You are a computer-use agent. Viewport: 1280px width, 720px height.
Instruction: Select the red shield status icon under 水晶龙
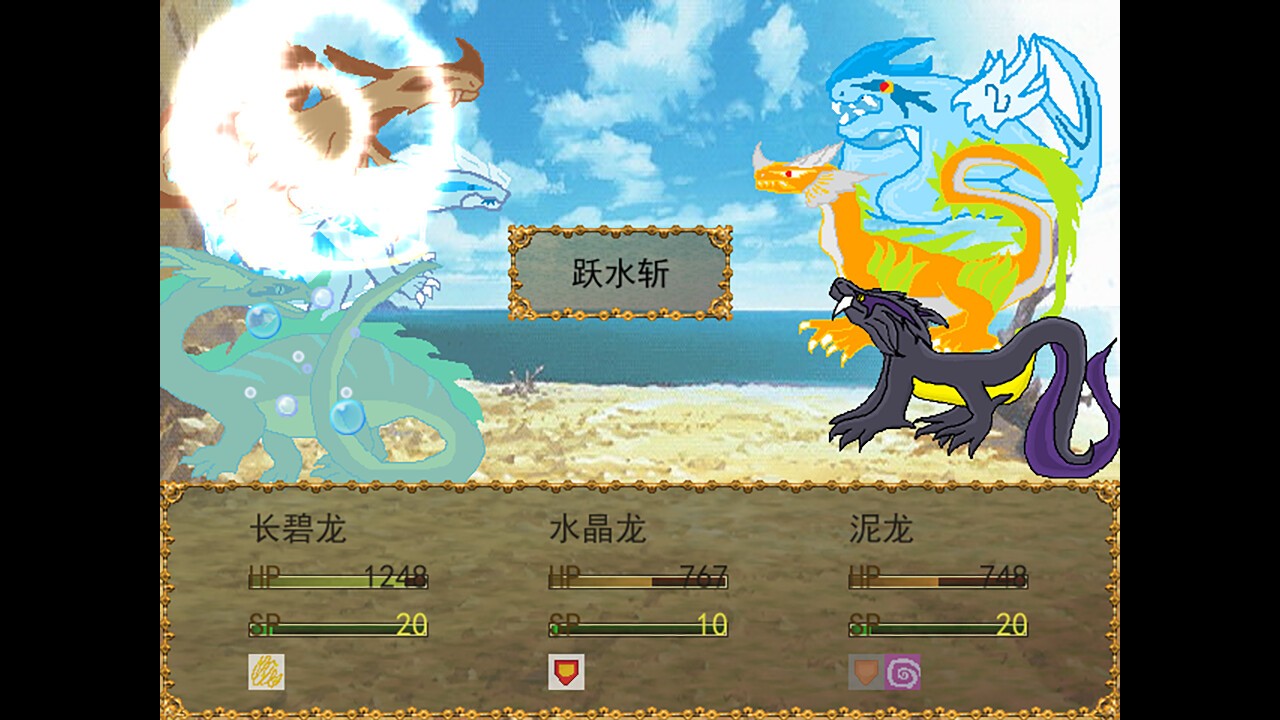pyautogui.click(x=566, y=670)
